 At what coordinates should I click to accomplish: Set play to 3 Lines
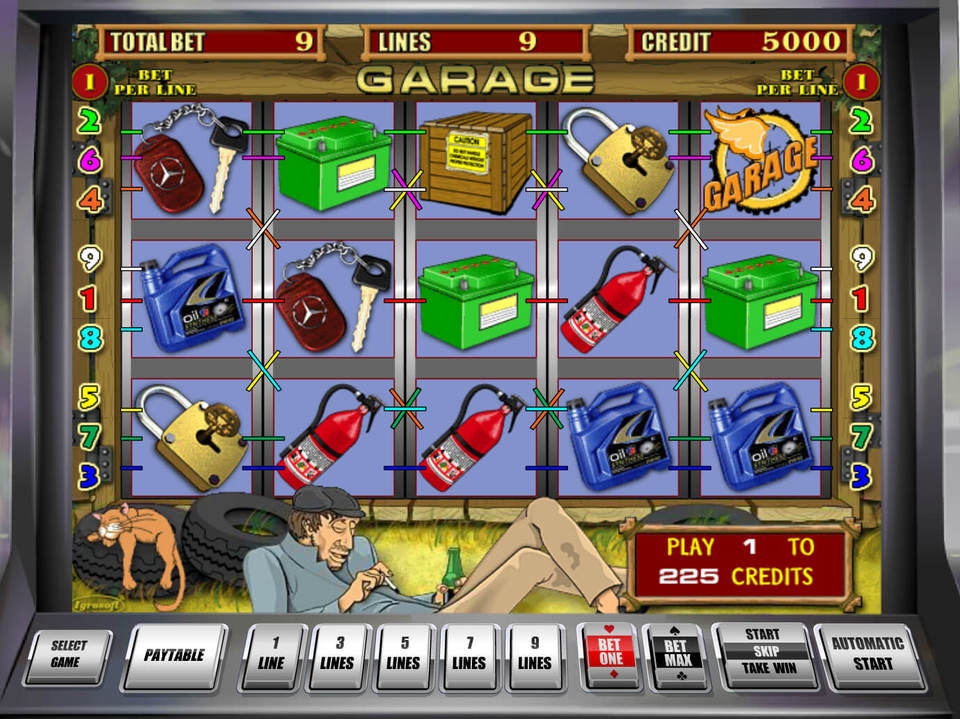tap(339, 656)
